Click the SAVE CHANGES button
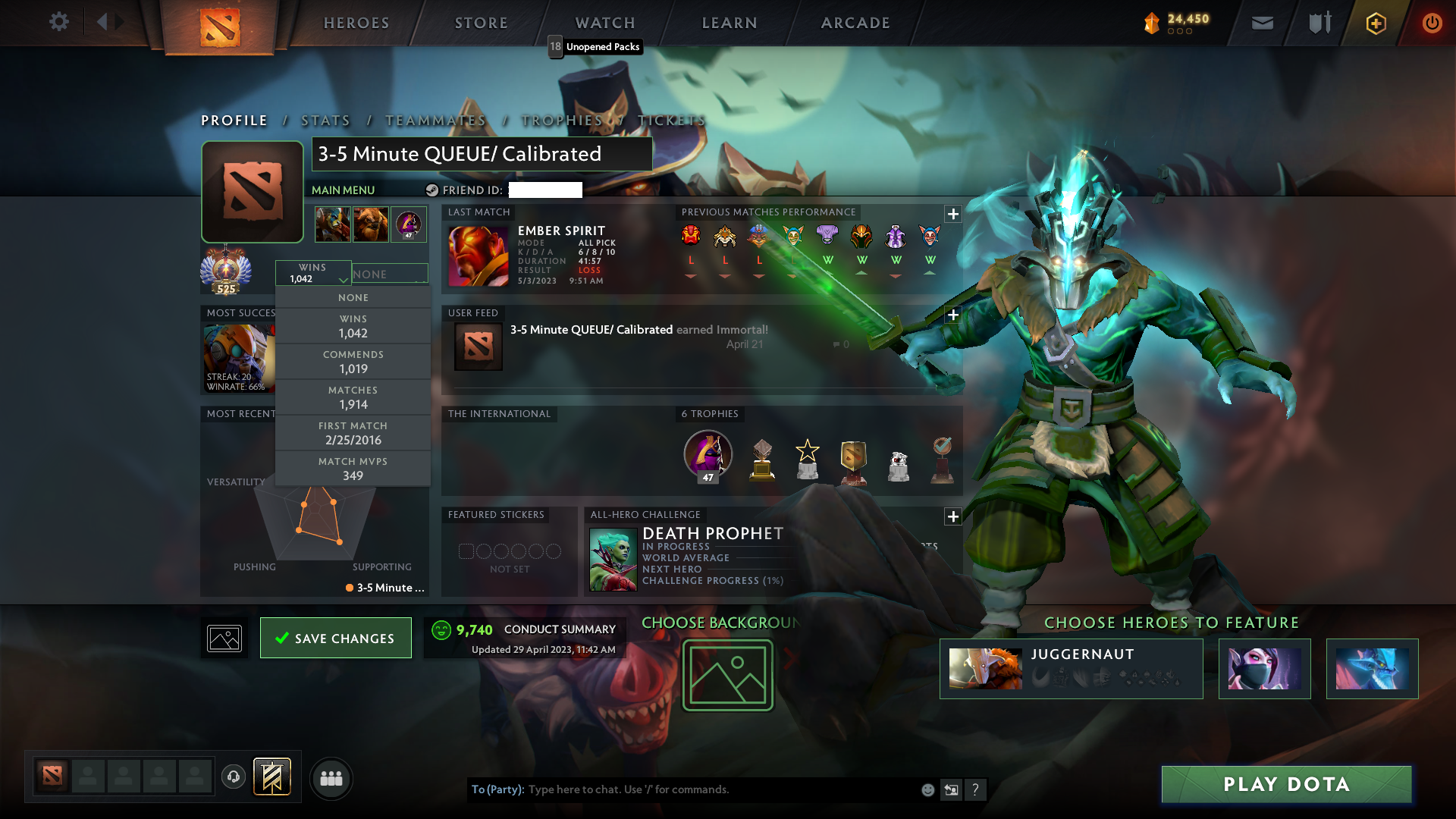 click(x=335, y=638)
